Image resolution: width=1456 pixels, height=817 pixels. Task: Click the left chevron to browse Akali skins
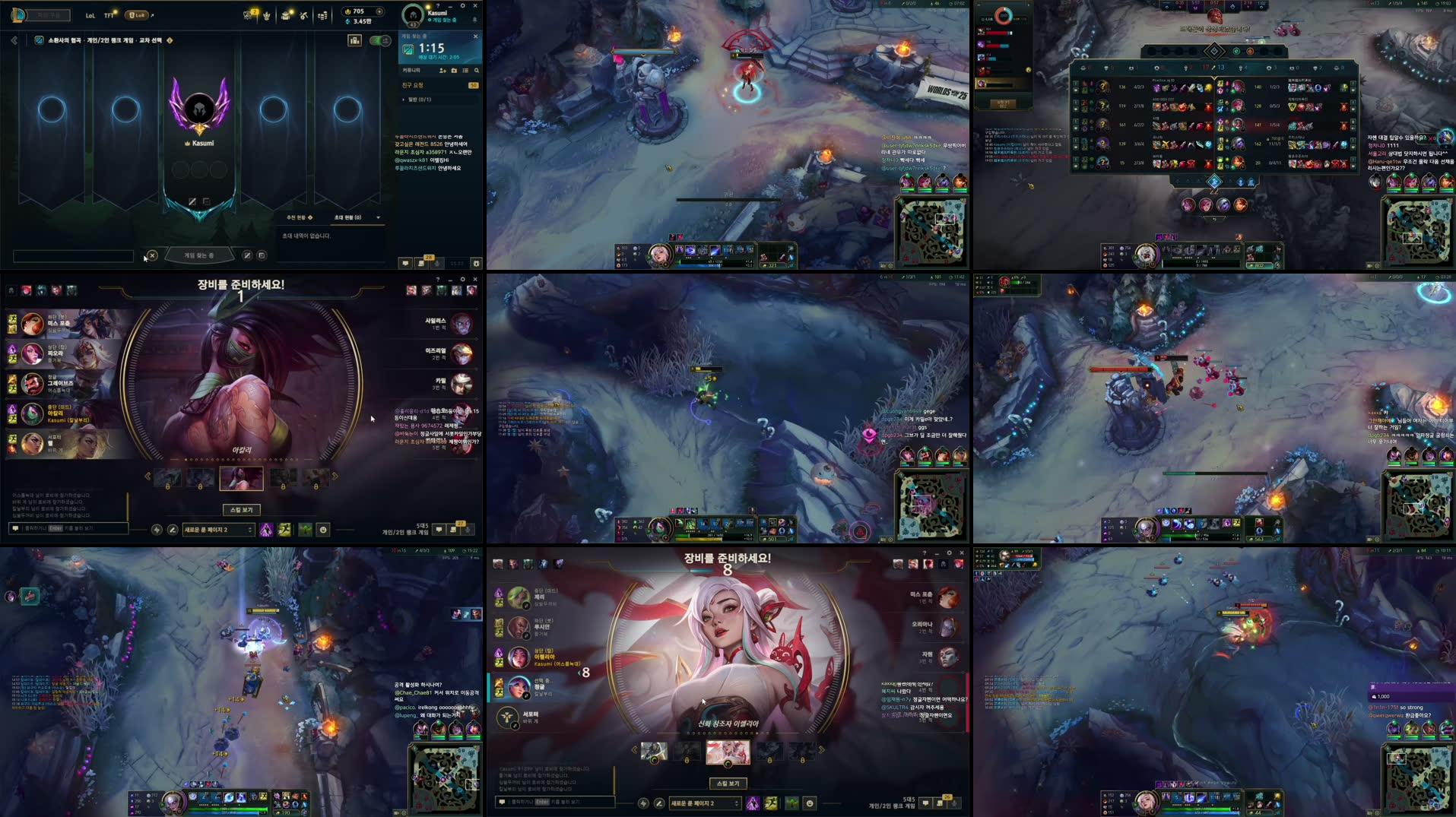(x=148, y=476)
